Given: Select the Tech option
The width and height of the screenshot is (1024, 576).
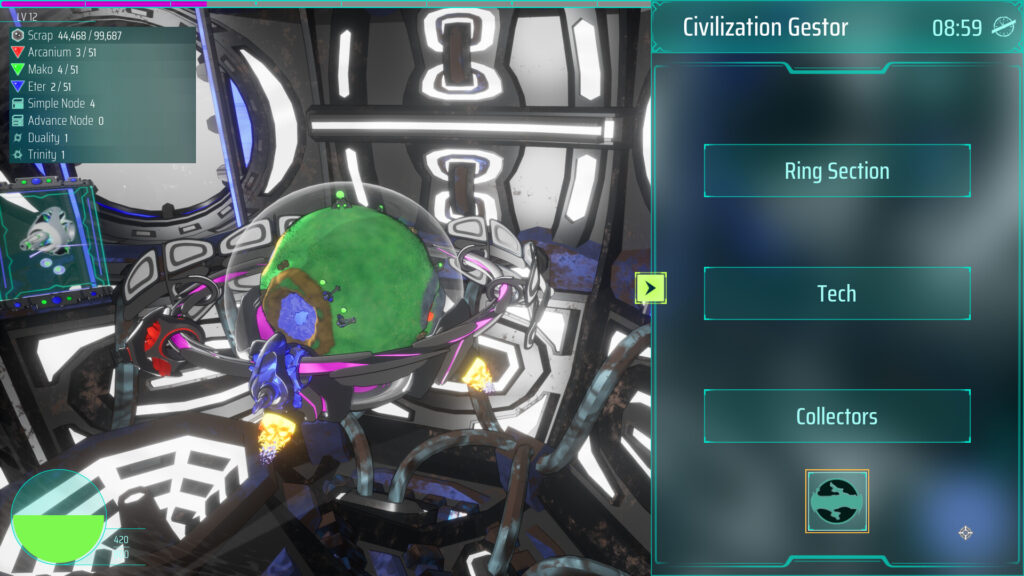Looking at the screenshot, I should coord(837,293).
